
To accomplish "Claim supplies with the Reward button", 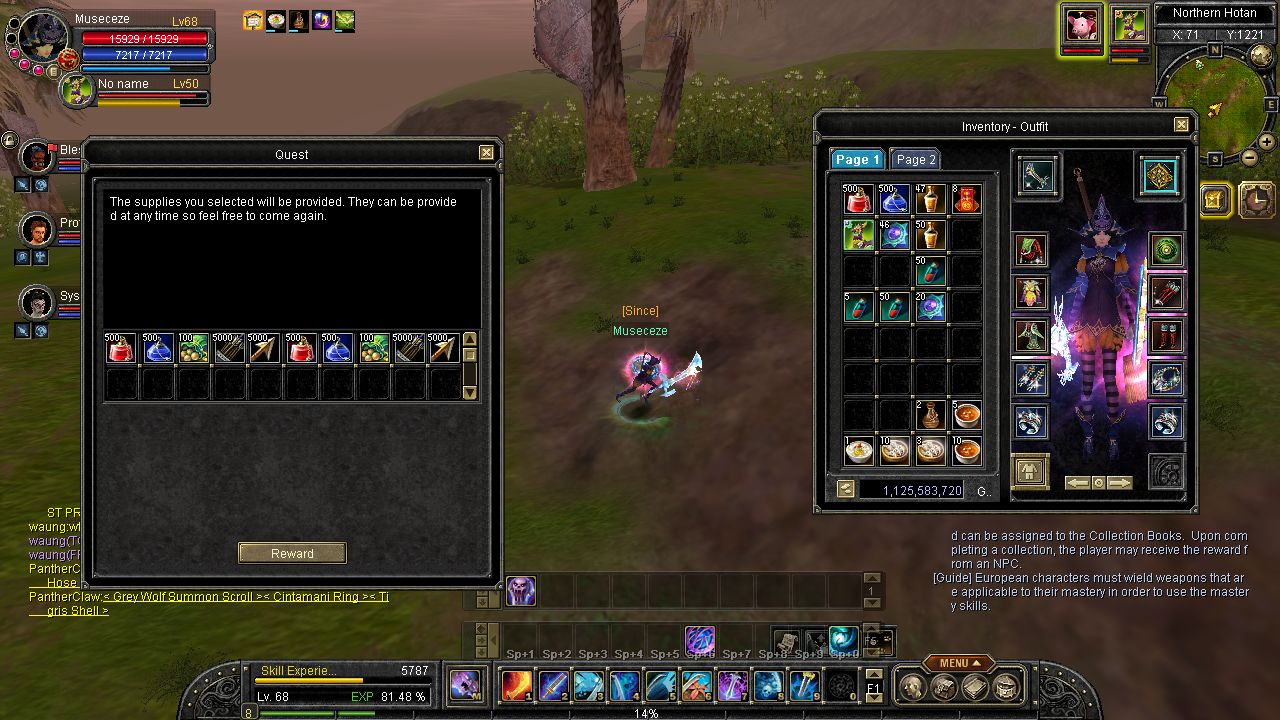I will pyautogui.click(x=292, y=553).
